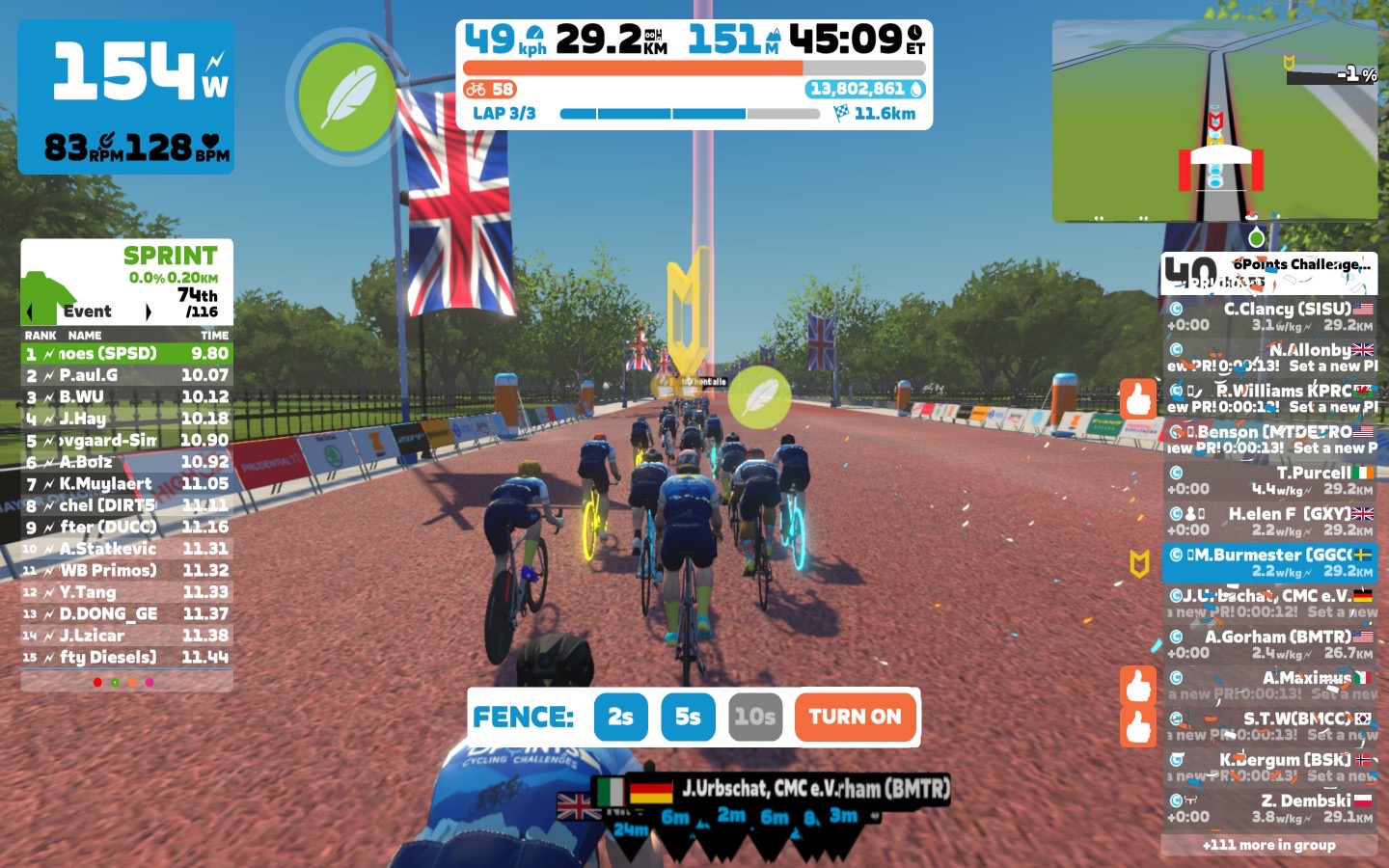The height and width of the screenshot is (868, 1389).
Task: Set fence distance to 2s
Action: point(620,717)
